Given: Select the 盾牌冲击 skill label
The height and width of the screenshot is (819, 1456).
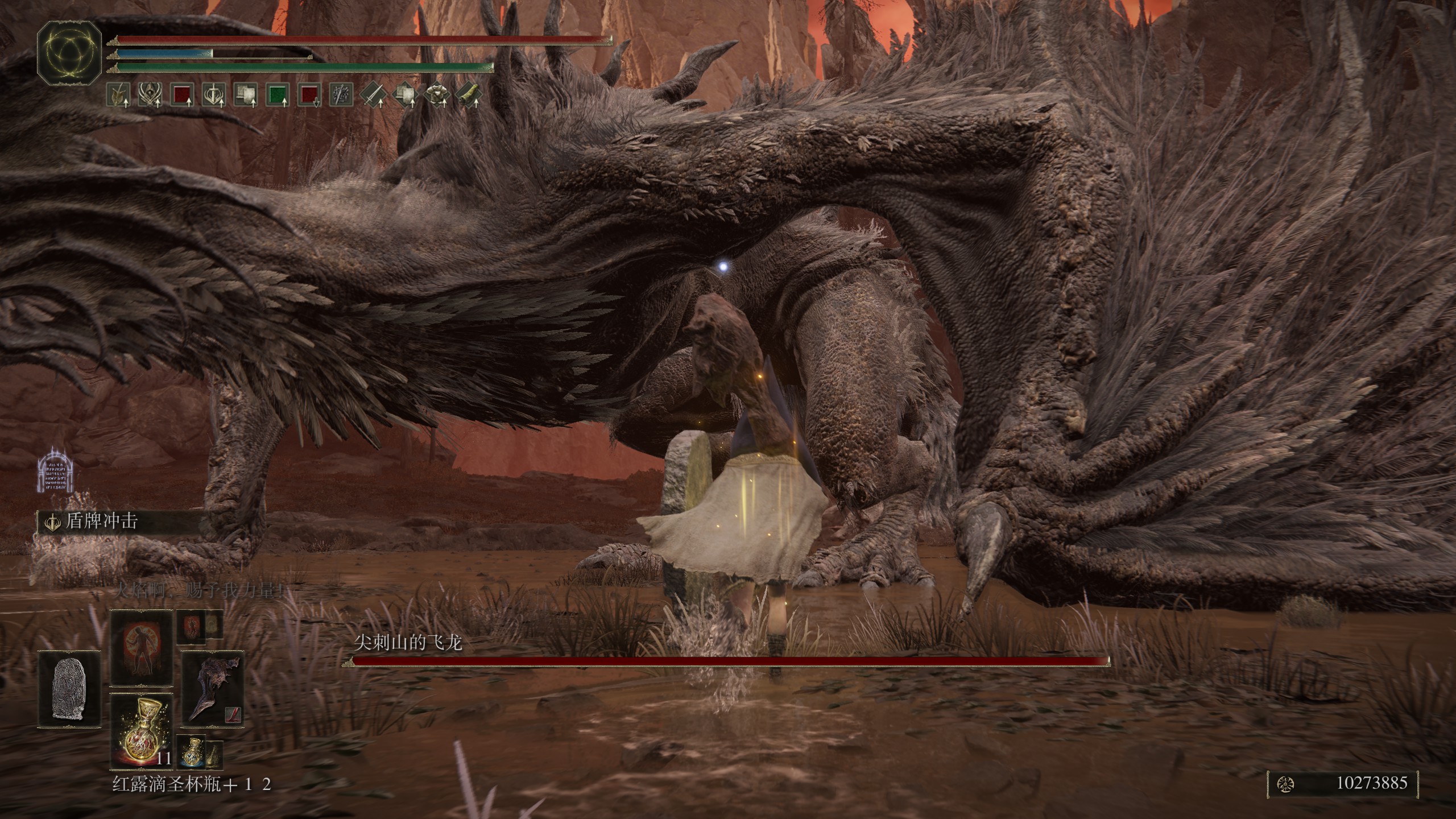Looking at the screenshot, I should point(101,522).
